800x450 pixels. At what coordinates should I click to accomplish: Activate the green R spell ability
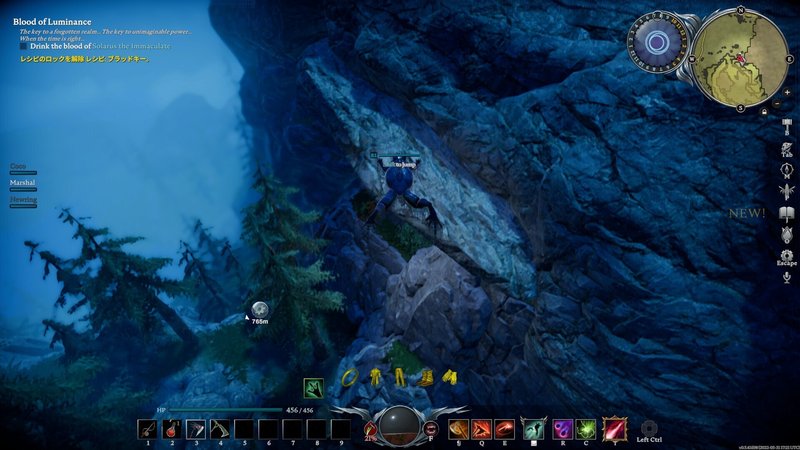(586, 429)
